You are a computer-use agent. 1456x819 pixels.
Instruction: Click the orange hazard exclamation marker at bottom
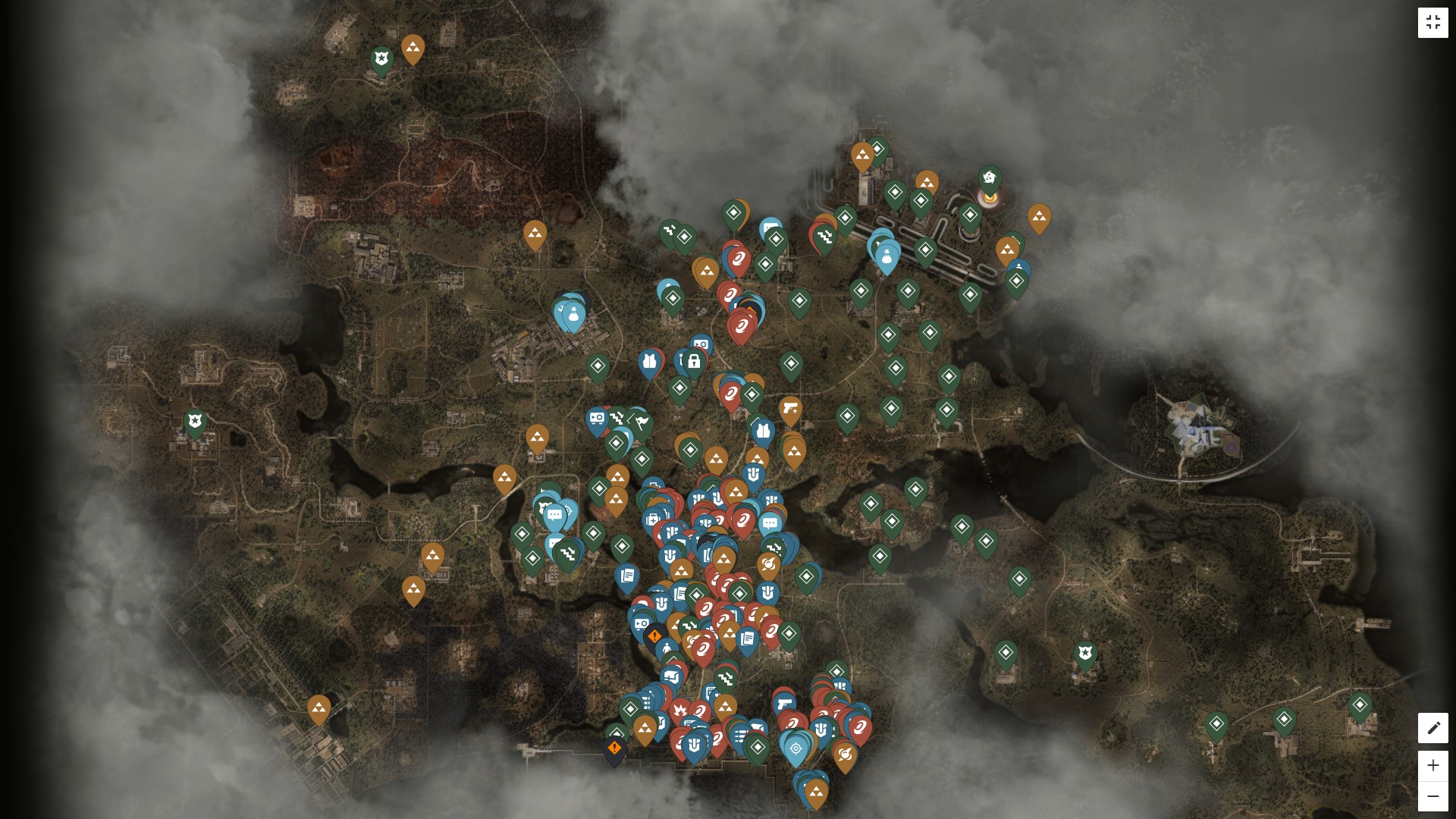pos(613,747)
